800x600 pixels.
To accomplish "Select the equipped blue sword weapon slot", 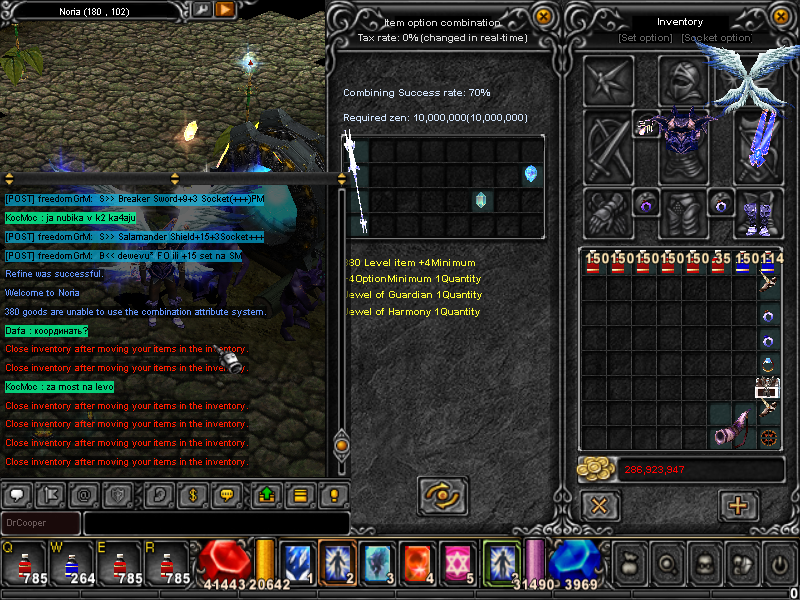I will coord(759,140).
